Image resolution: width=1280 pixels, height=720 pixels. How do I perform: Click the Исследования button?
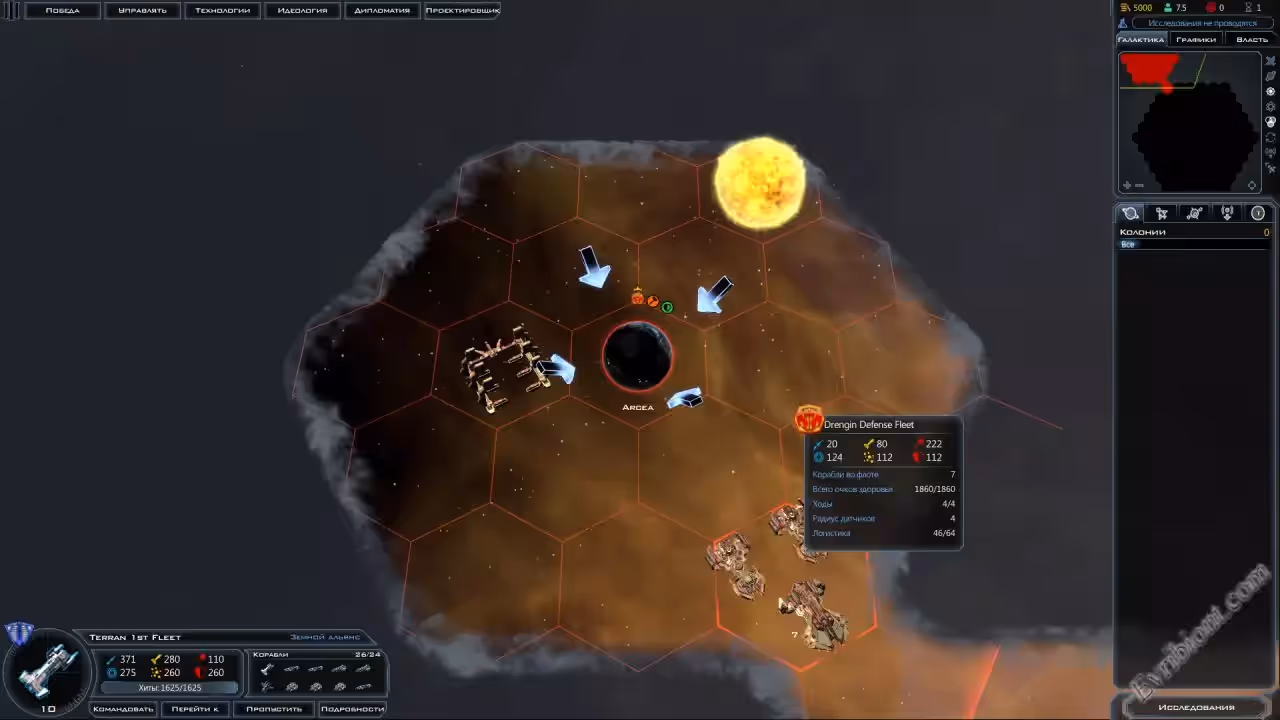tap(1196, 707)
